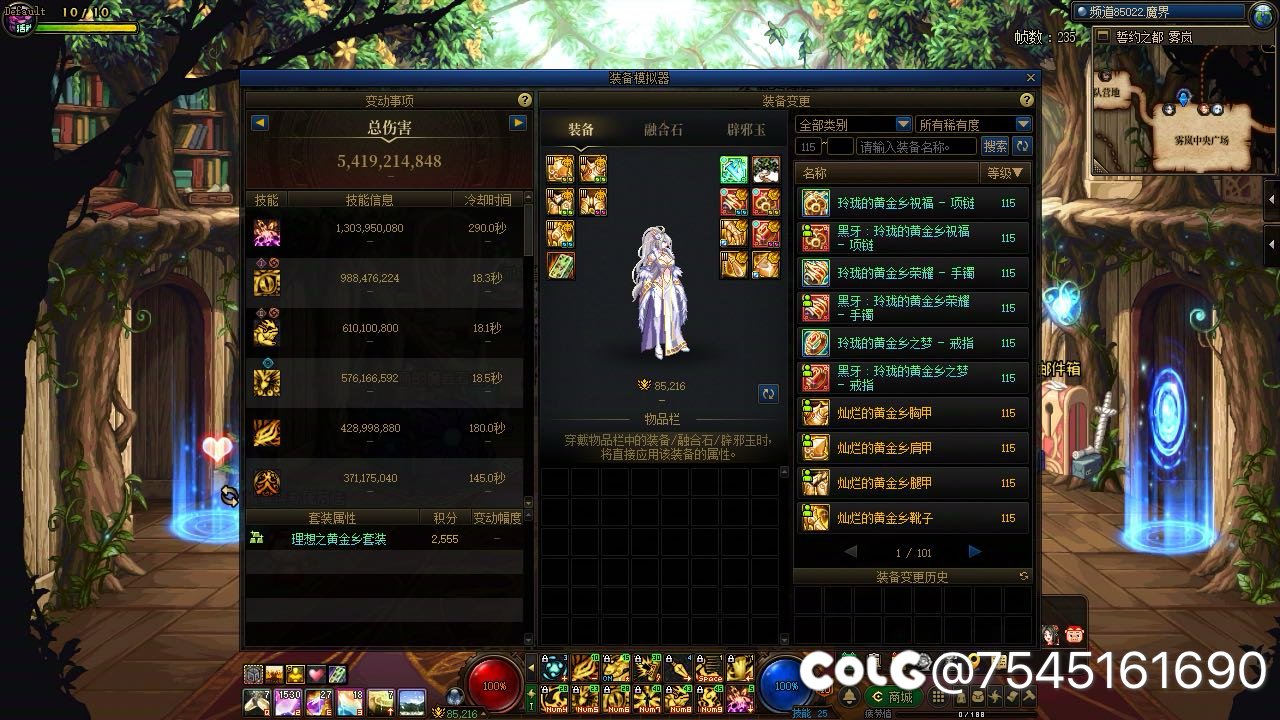The image size is (1280, 720).
Task: Select the equipped weapon icon in the top-left slot
Action: point(558,170)
